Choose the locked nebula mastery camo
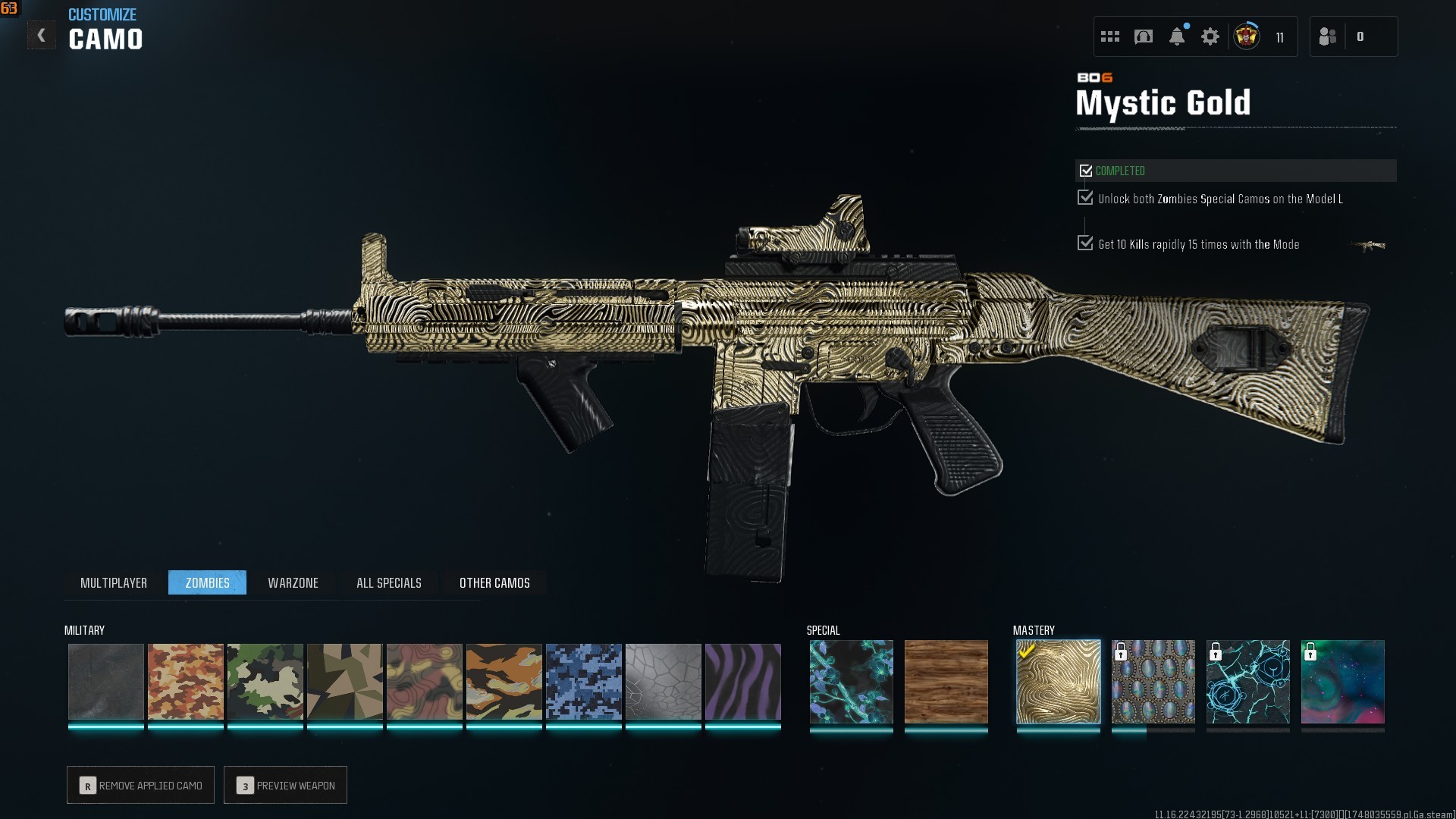 (1342, 681)
